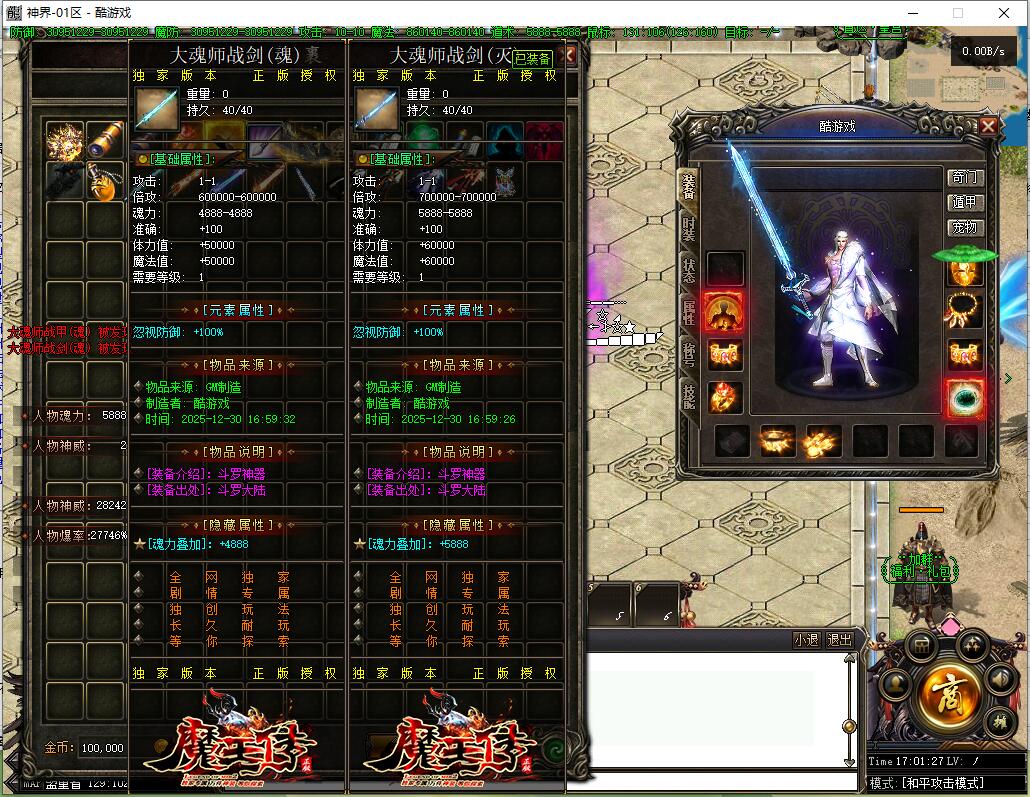Open the 状态 tab
This screenshot has height=797, width=1030.
(688, 271)
